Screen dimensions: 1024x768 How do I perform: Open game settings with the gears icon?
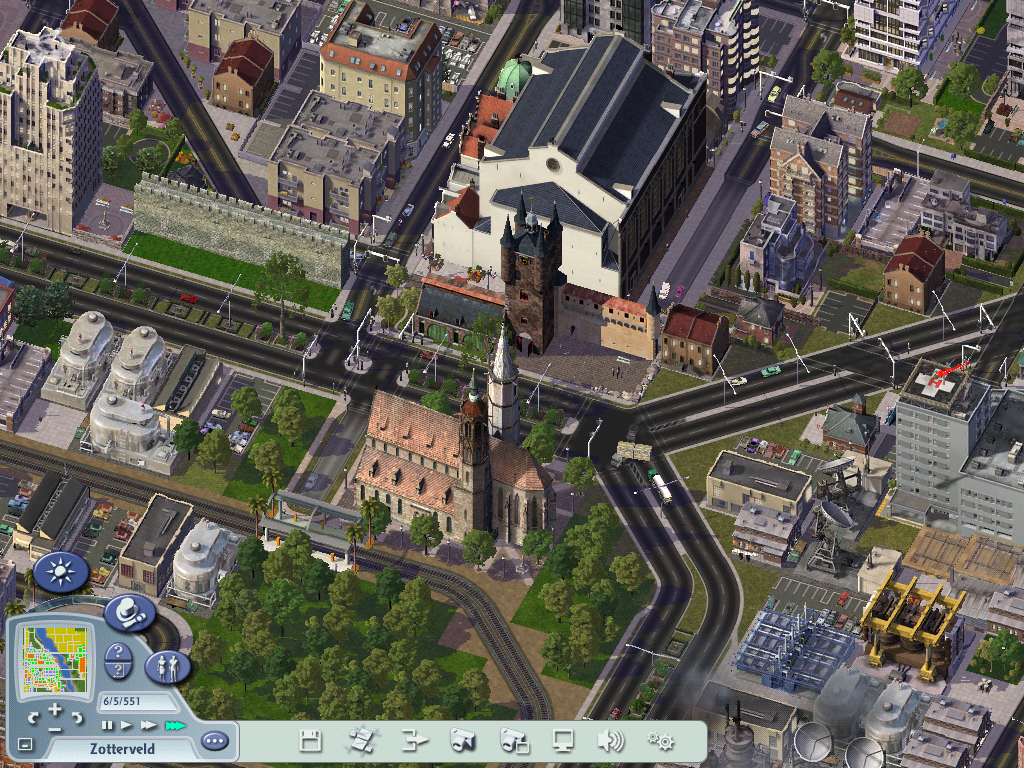coord(660,741)
